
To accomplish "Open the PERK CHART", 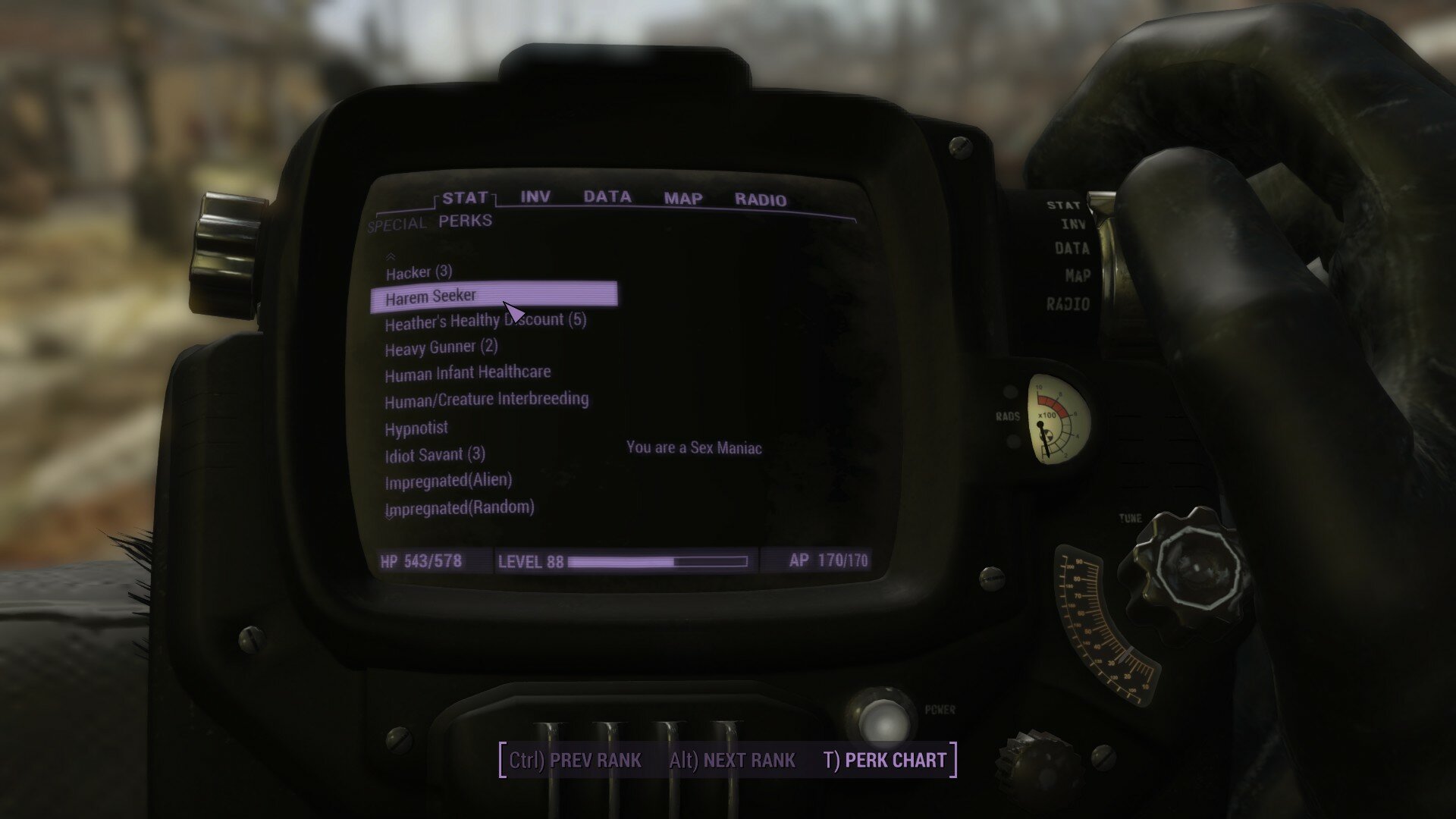I will coord(885,760).
